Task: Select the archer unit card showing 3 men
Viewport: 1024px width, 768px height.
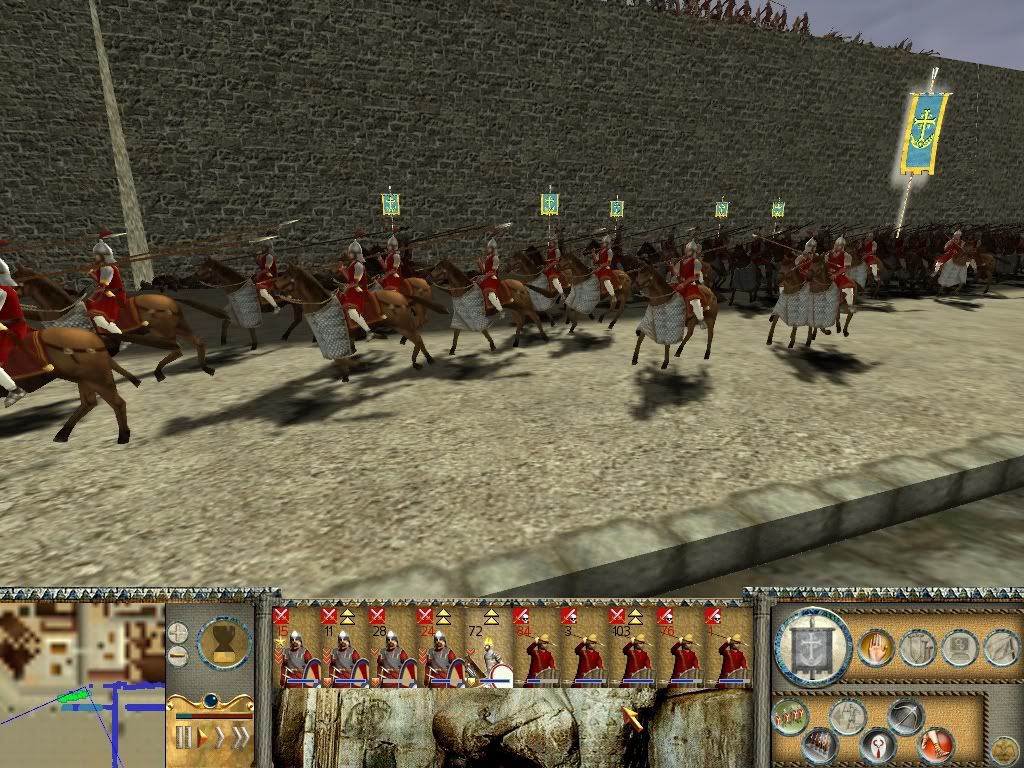Action: click(585, 647)
